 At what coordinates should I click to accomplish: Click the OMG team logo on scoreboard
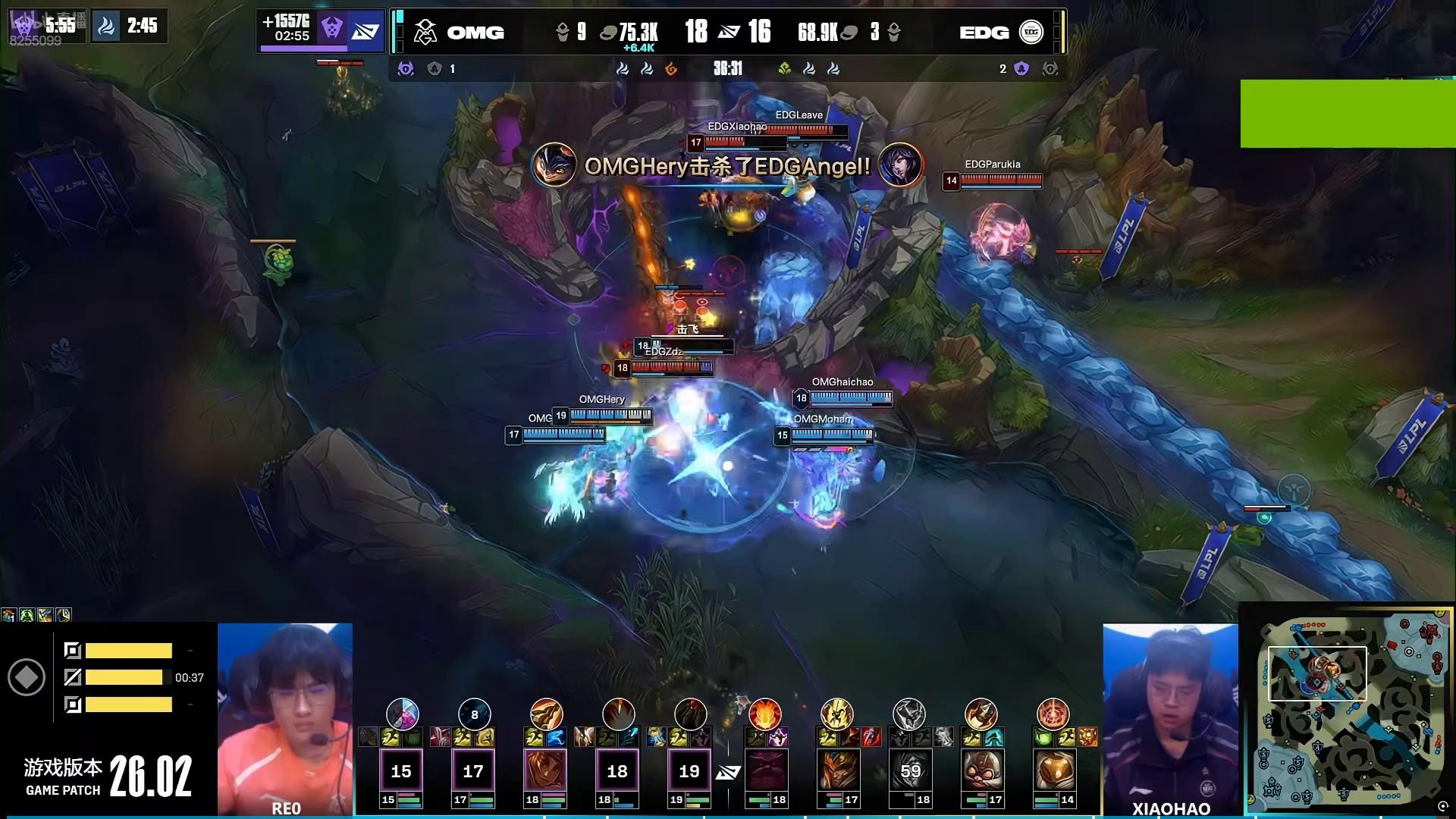(425, 32)
